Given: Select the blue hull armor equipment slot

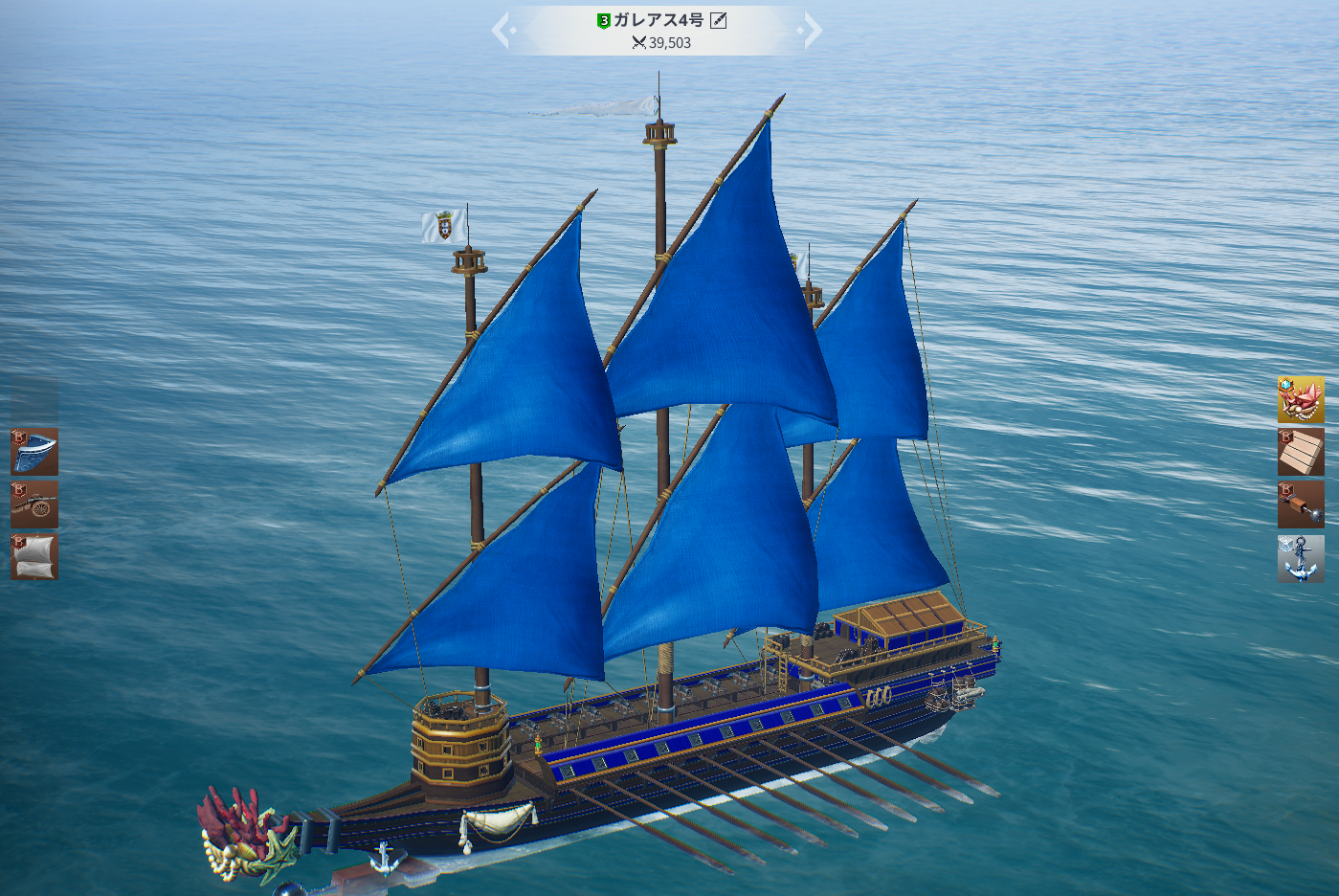Looking at the screenshot, I should click(x=34, y=452).
